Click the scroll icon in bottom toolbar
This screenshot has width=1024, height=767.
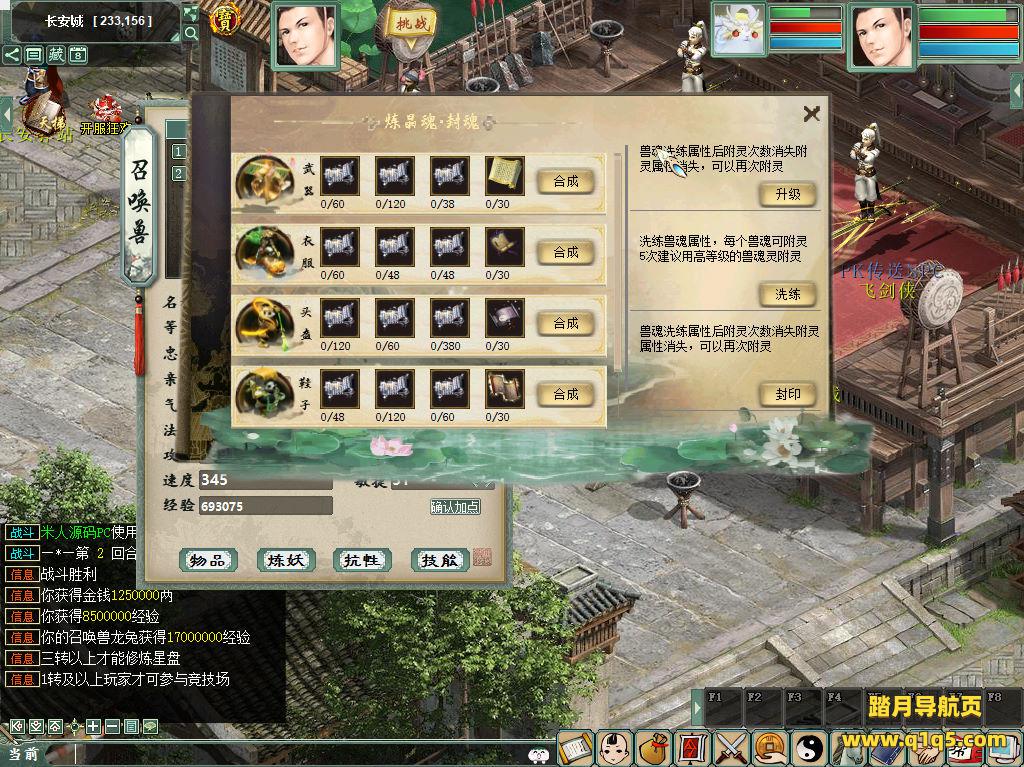(x=575, y=747)
